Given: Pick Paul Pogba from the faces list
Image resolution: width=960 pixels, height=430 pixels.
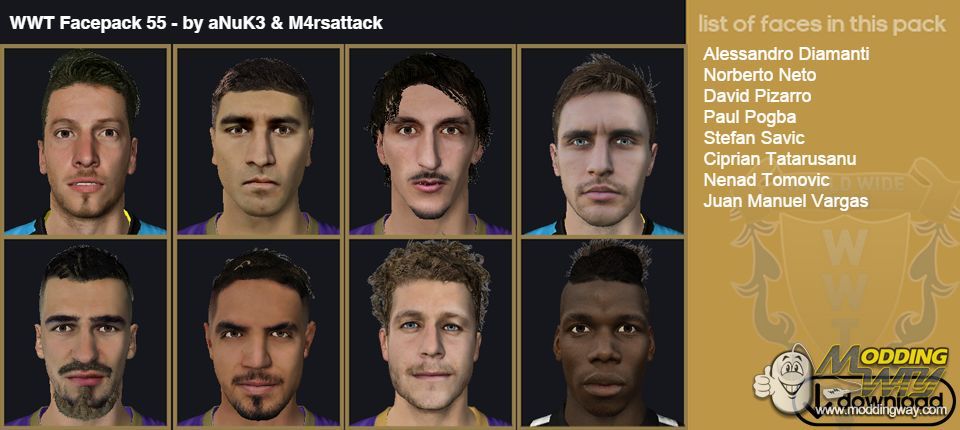Looking at the screenshot, I should click(x=750, y=117).
